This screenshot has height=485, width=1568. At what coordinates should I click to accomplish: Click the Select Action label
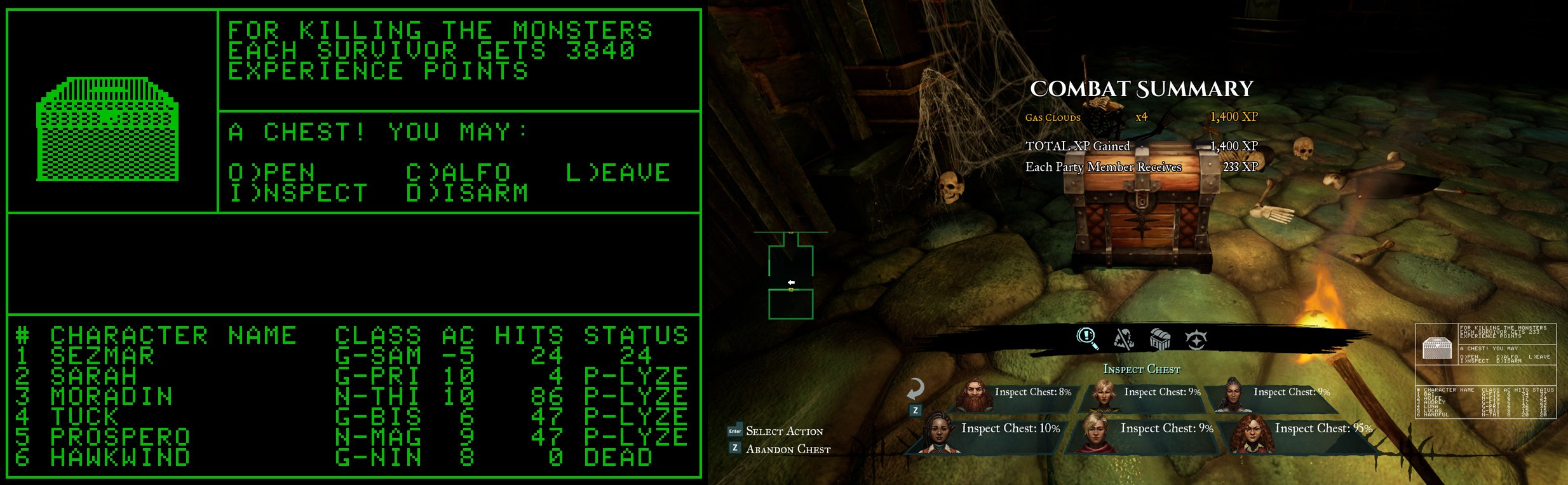click(x=786, y=431)
